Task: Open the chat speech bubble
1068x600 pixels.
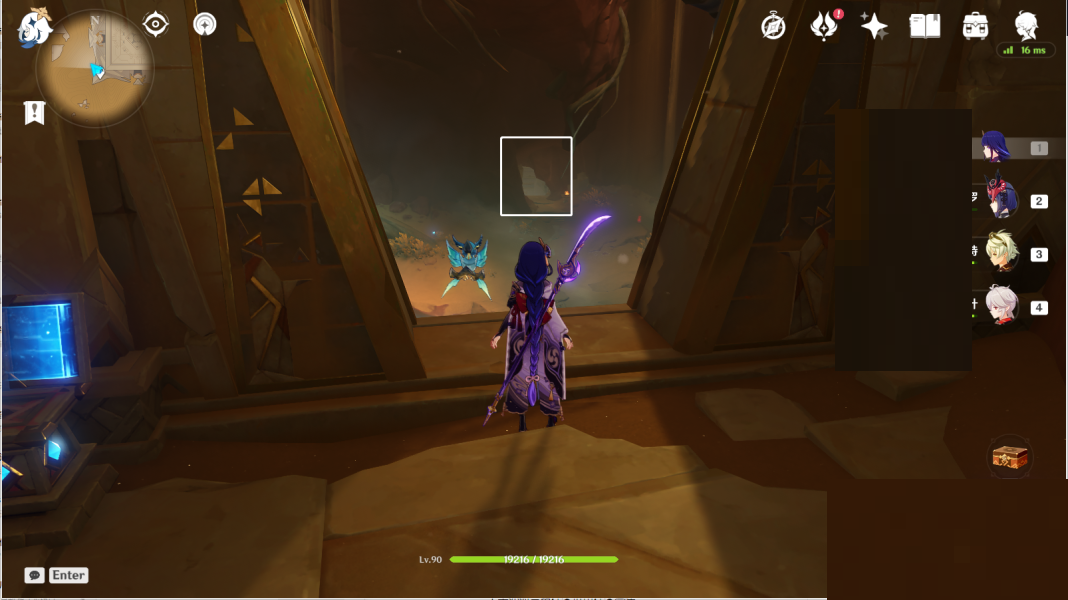Action: [35, 575]
